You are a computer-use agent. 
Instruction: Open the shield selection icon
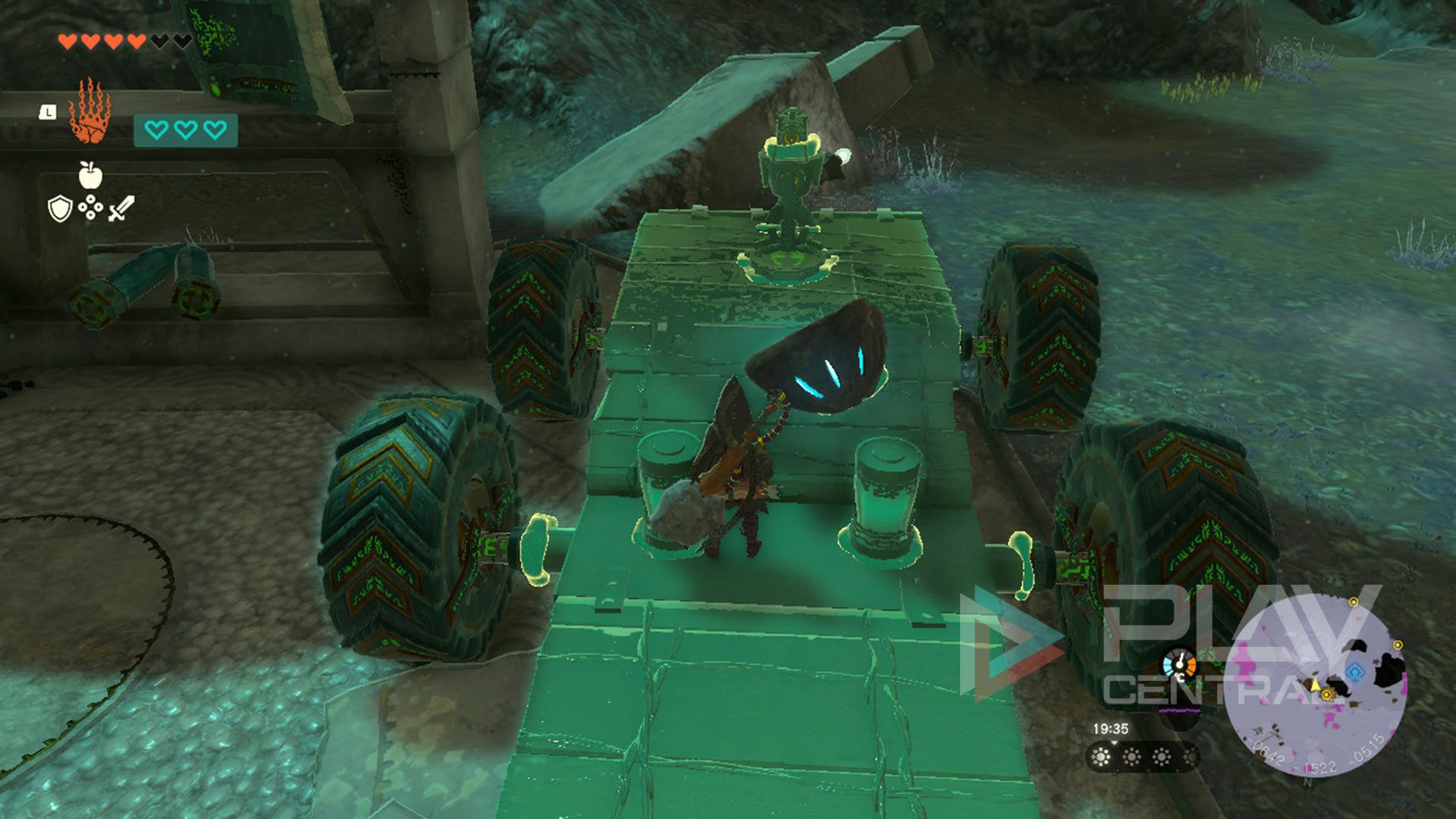[x=59, y=209]
